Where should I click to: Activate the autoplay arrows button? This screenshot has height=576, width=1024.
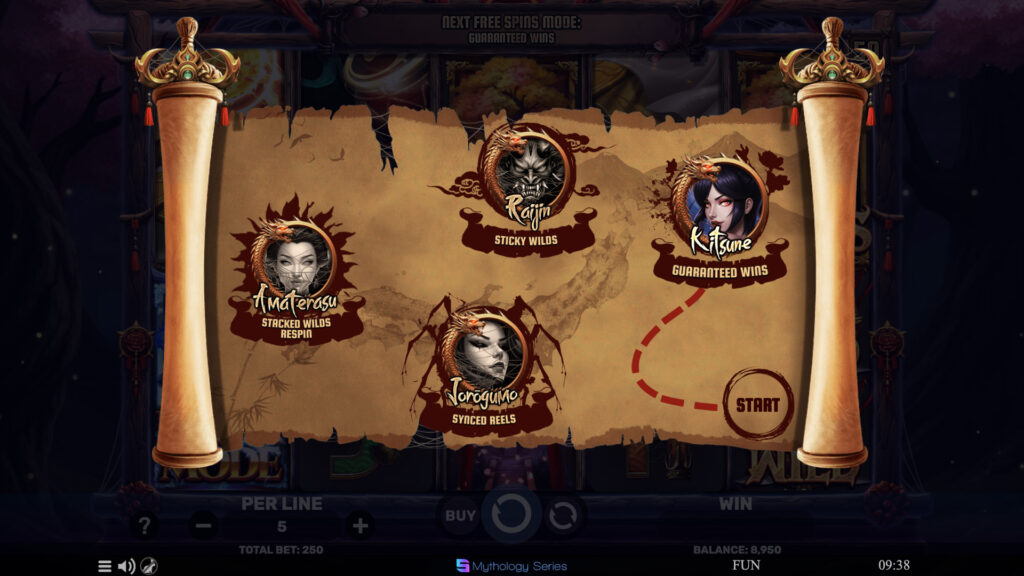click(563, 516)
